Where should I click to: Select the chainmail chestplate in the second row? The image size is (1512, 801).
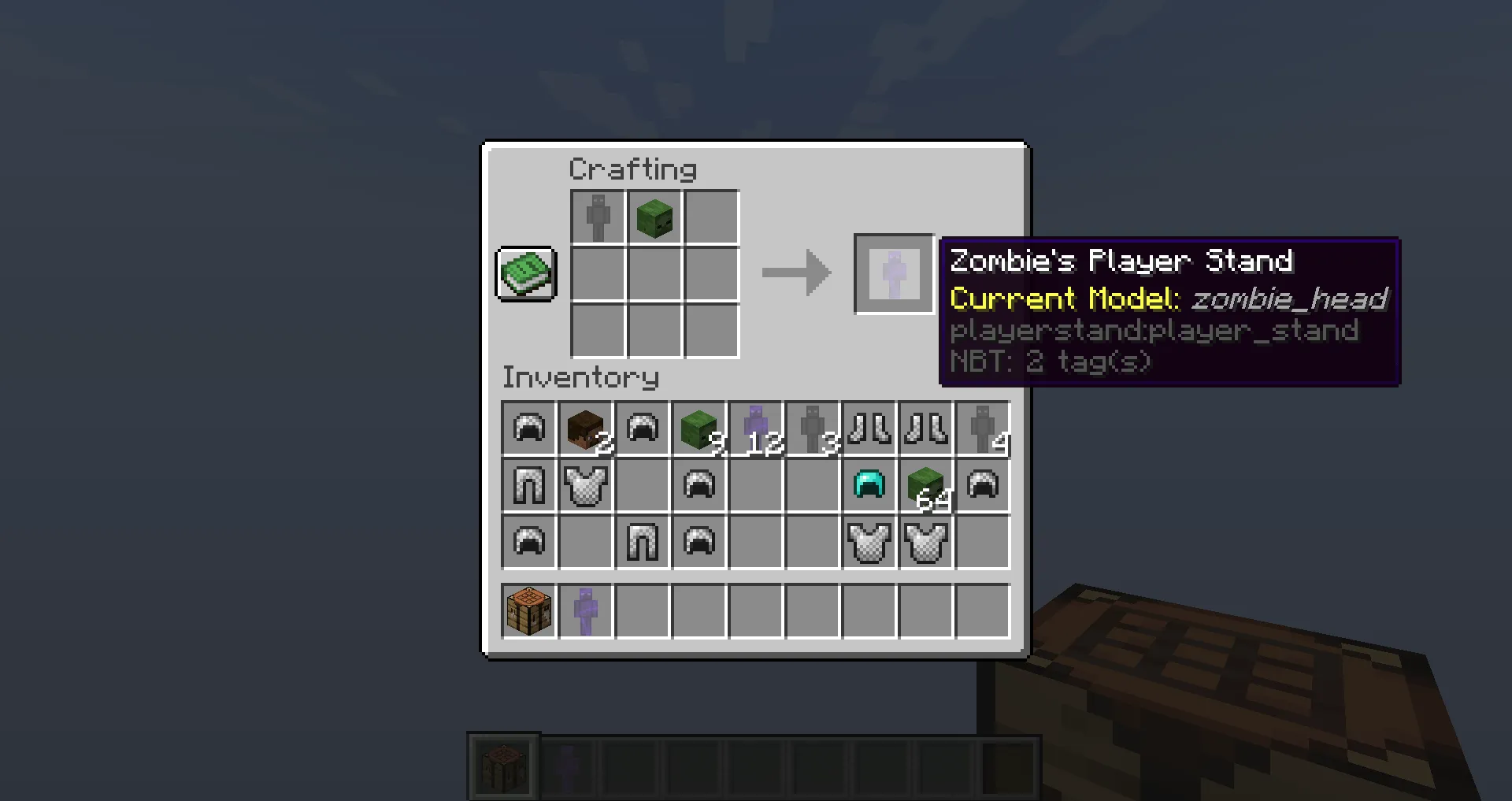(586, 485)
